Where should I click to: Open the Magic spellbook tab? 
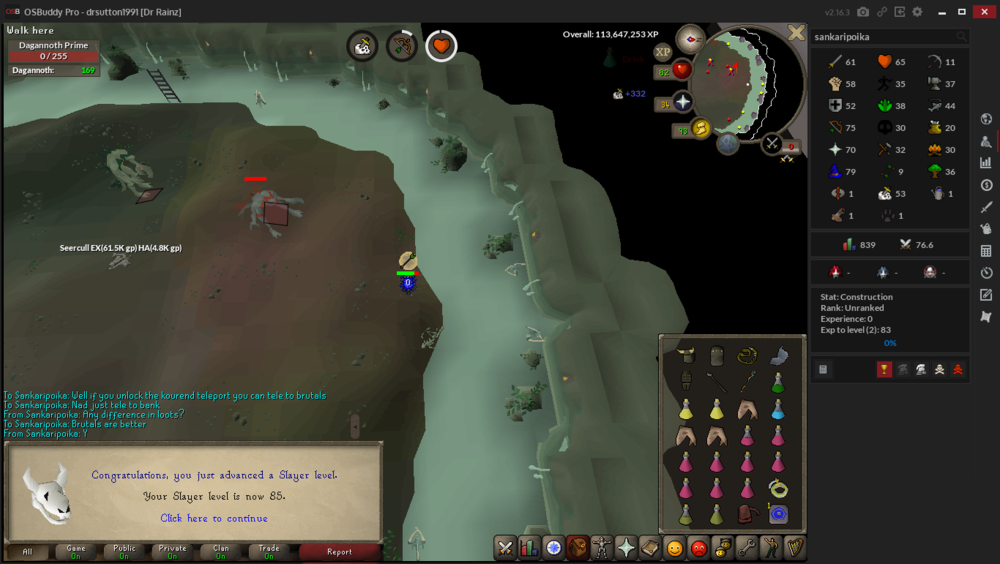click(650, 547)
